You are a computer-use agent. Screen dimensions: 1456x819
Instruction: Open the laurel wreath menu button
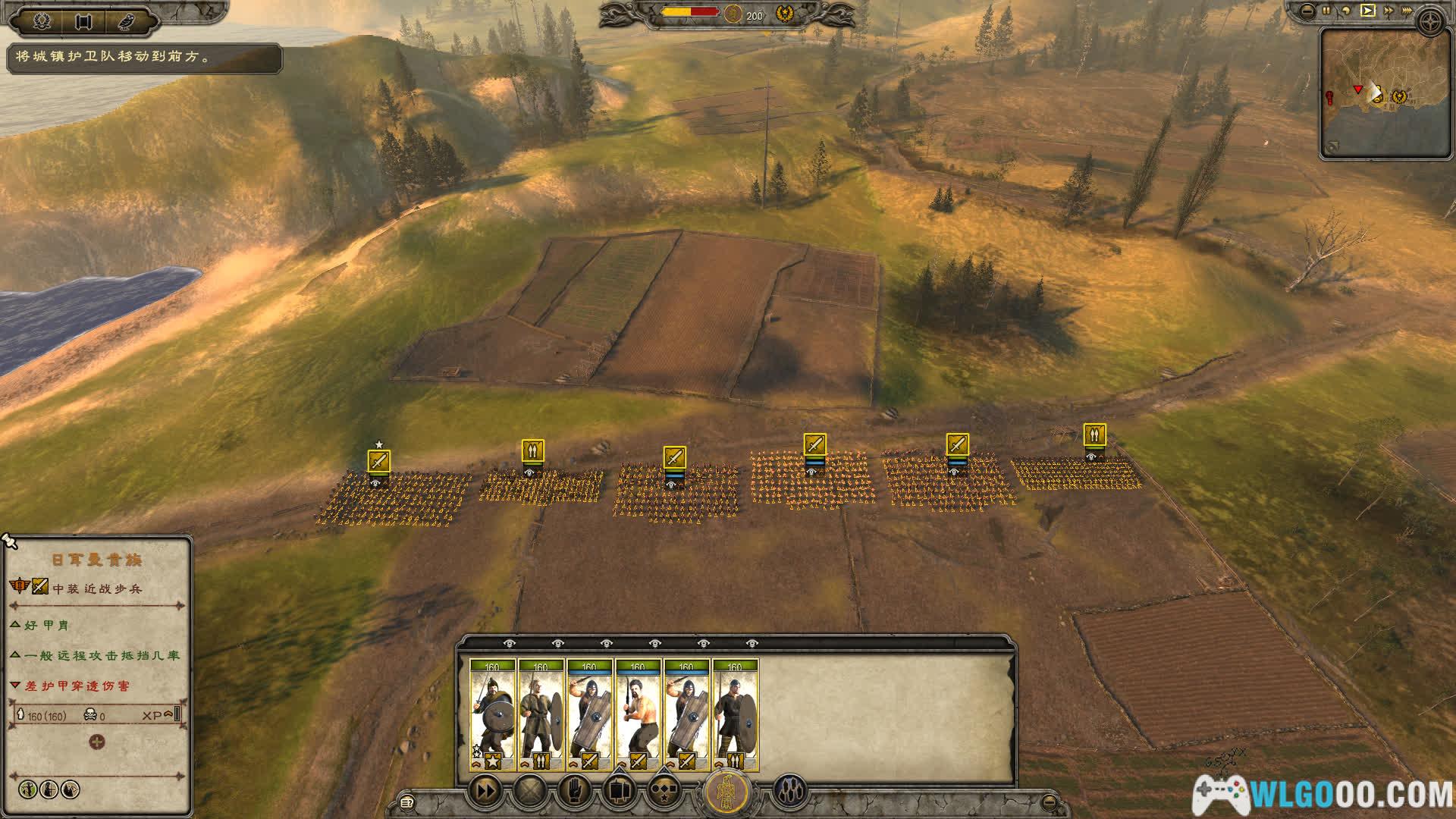pos(42,21)
